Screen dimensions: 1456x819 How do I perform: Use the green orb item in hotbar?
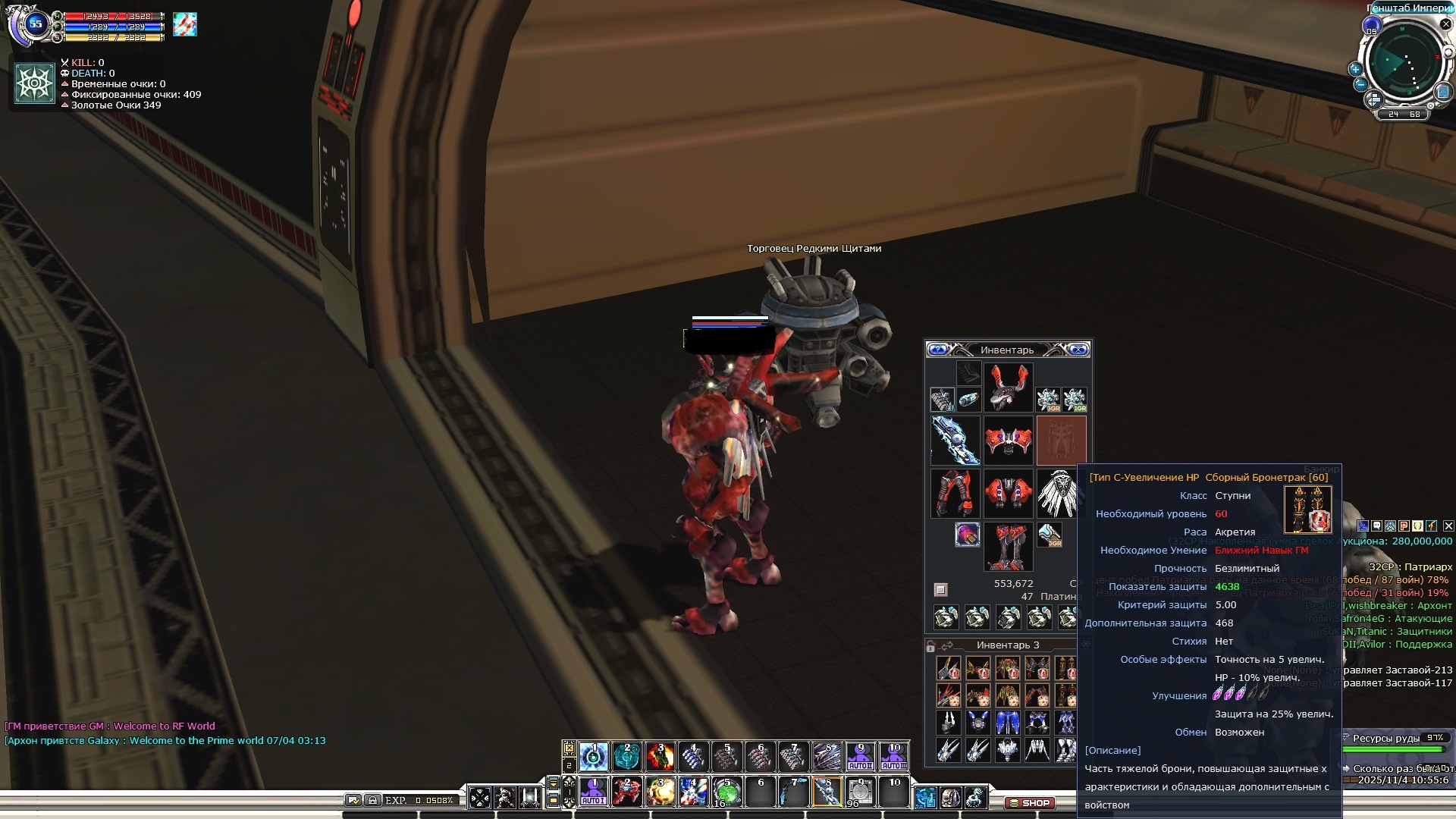click(x=726, y=792)
